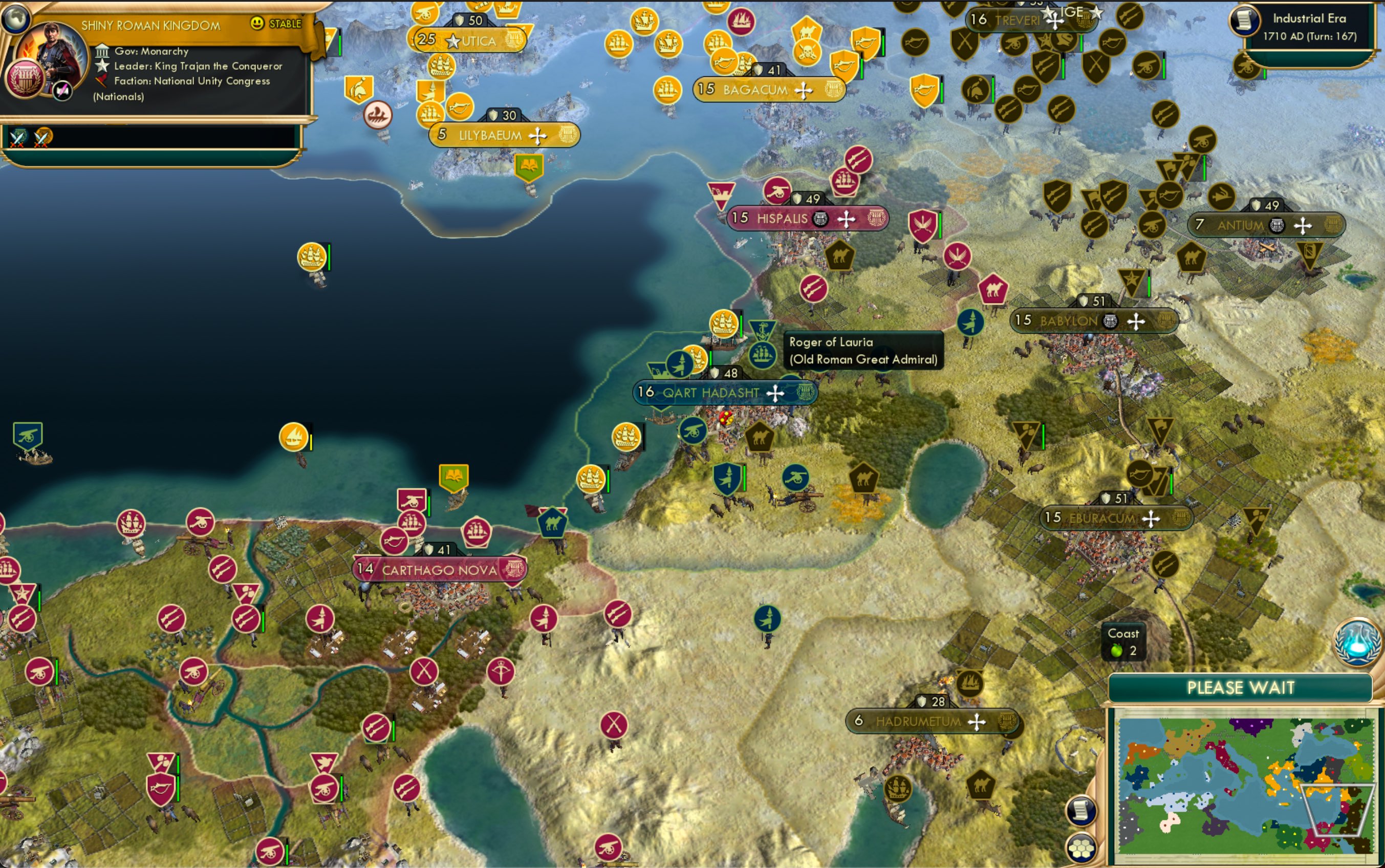
Task: Click the blue crossed-swords war notification
Action: coord(17,138)
